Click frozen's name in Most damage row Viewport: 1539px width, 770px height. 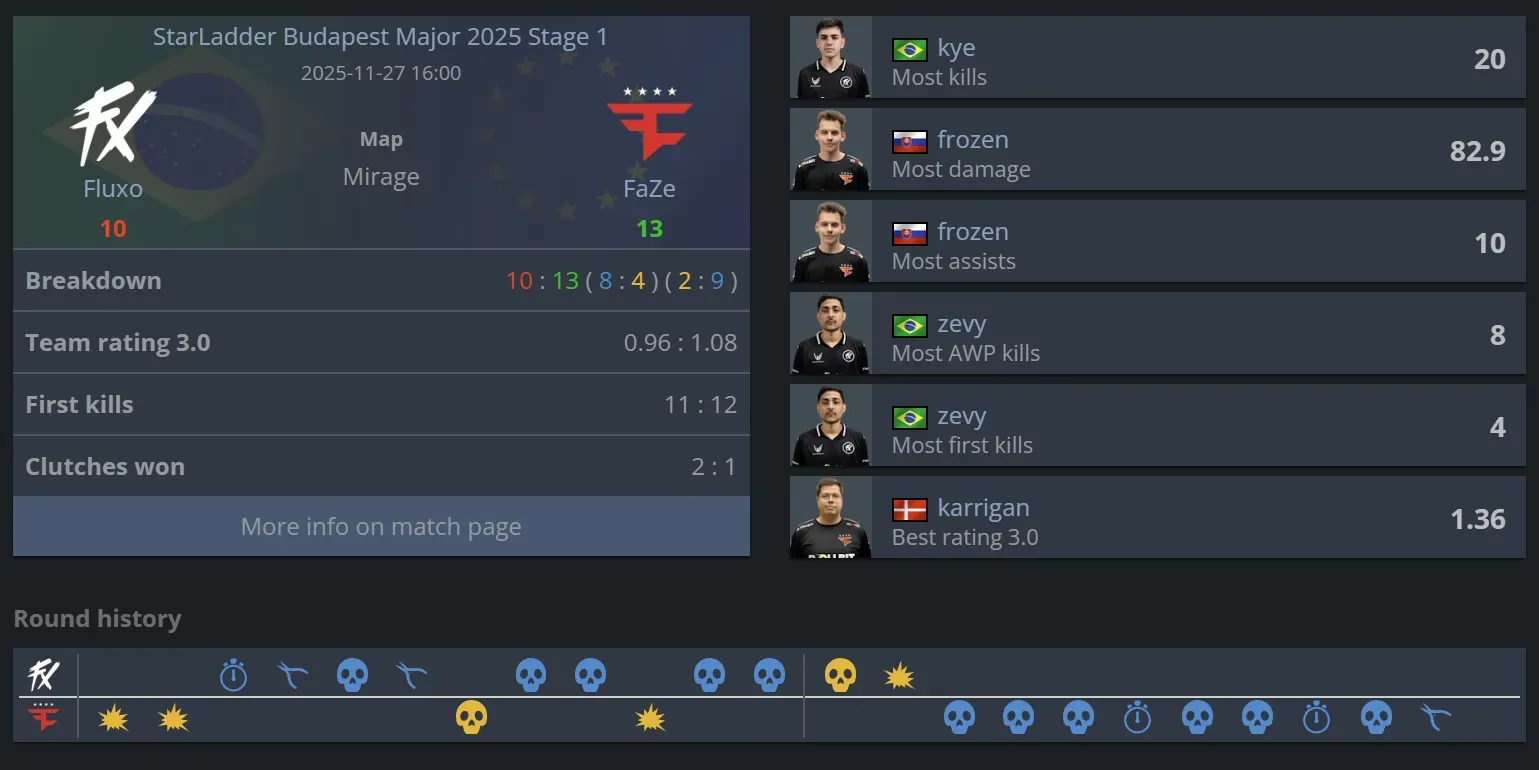973,139
